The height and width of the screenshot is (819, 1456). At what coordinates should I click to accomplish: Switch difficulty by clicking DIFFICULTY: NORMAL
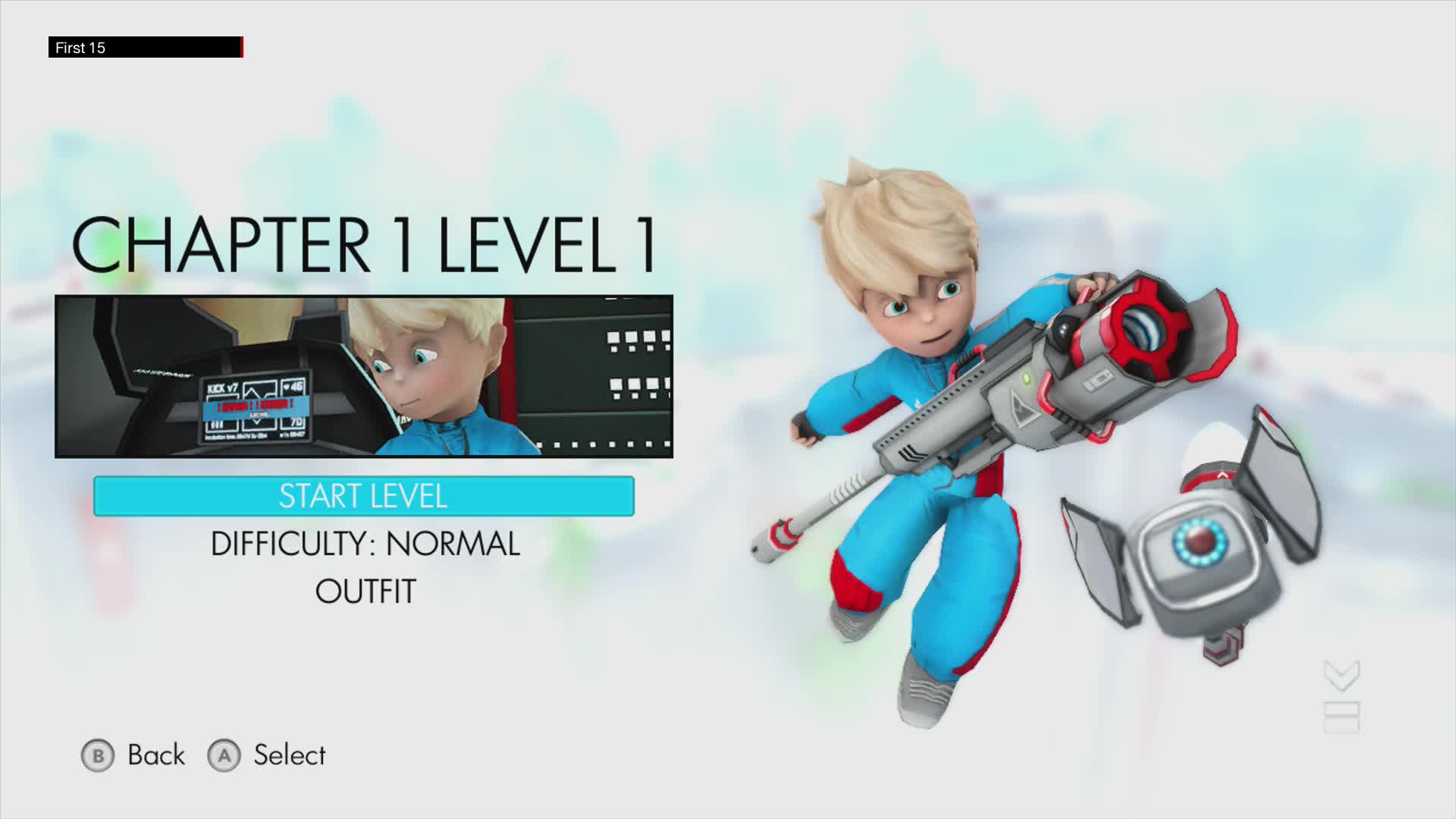pyautogui.click(x=366, y=543)
